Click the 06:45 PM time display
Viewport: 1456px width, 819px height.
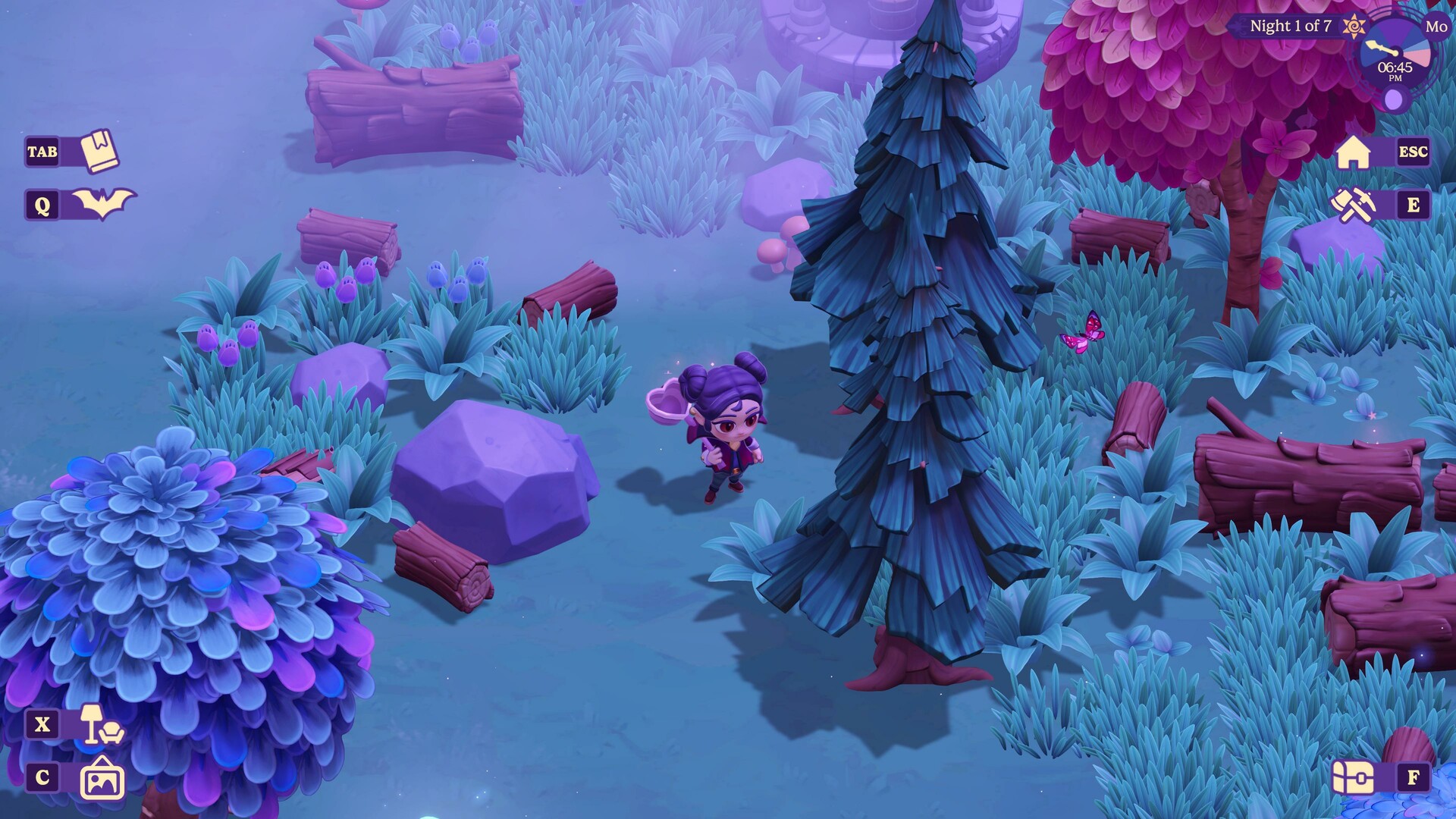point(1395,71)
